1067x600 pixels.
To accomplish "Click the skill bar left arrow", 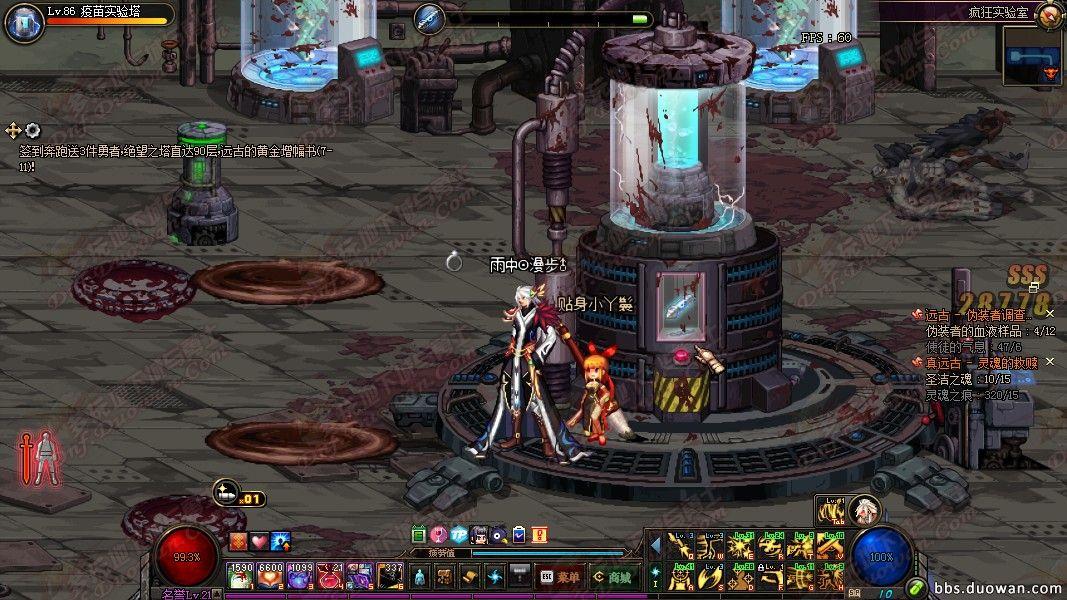I will 656,546.
